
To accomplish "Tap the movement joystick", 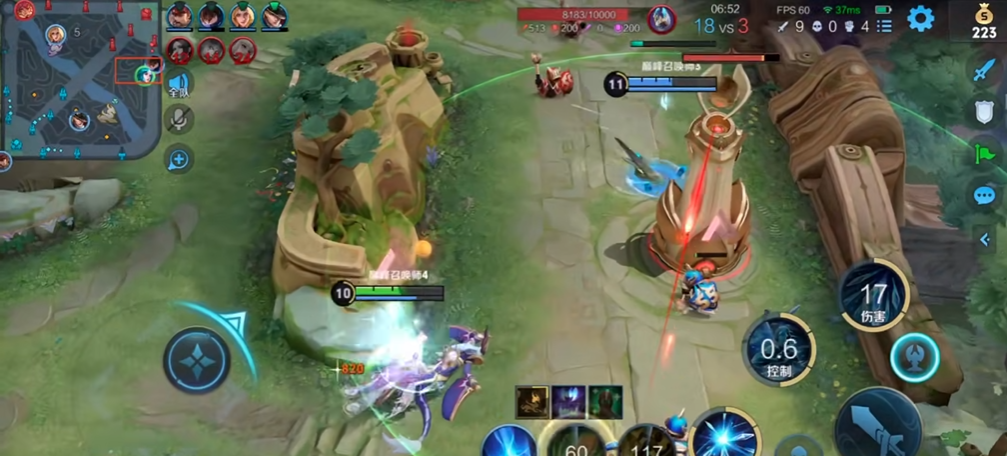I will (197, 359).
